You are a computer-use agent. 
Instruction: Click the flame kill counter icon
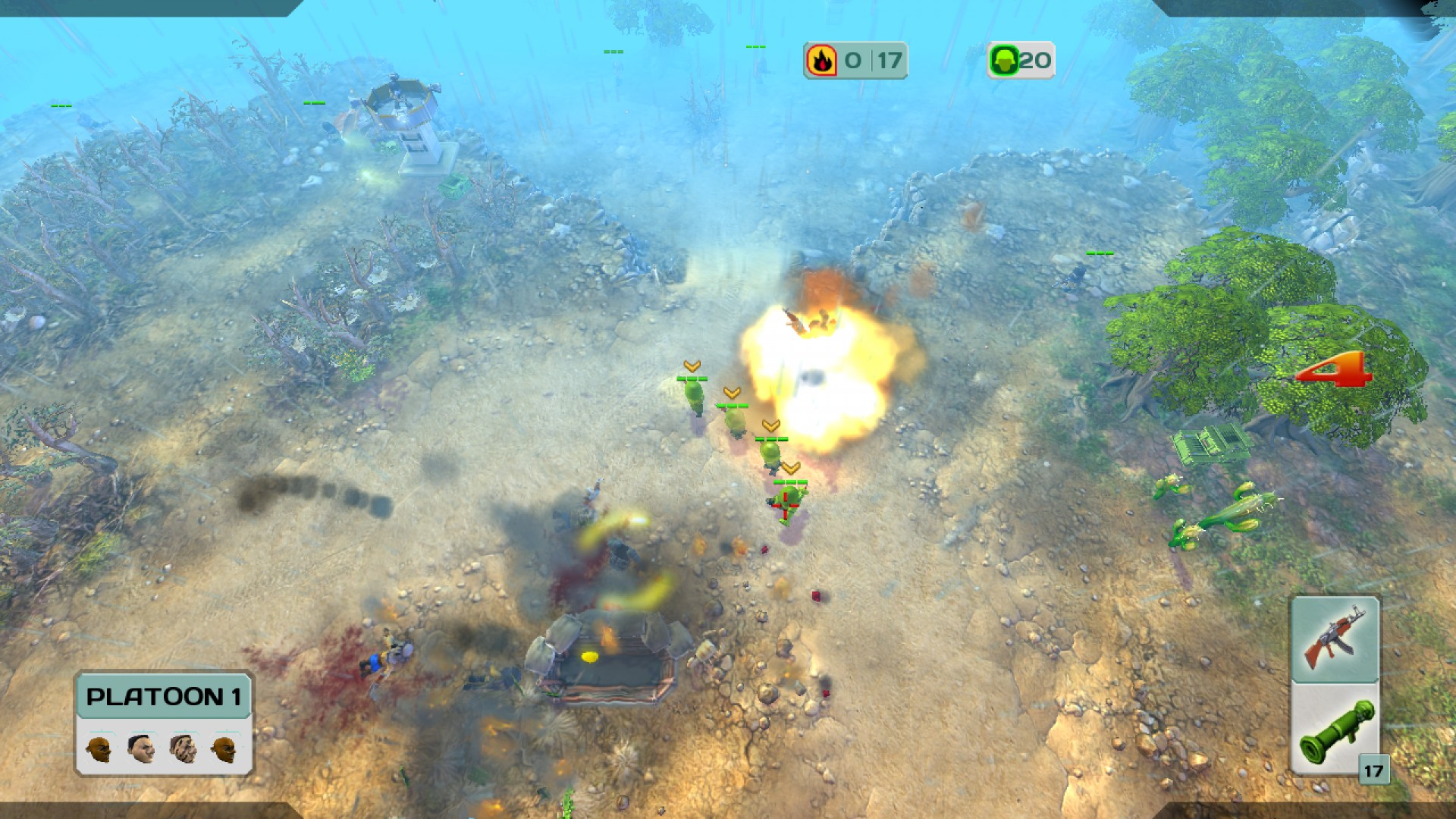click(823, 61)
